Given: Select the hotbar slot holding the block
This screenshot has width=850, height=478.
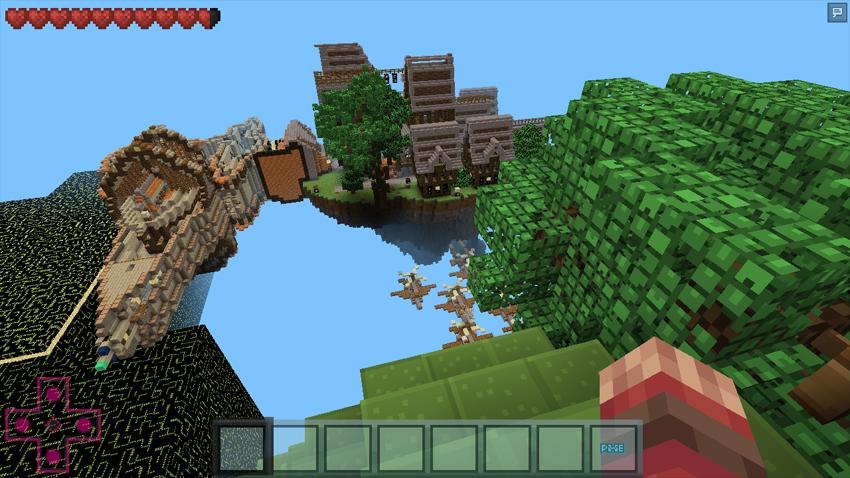Looking at the screenshot, I should tap(241, 447).
